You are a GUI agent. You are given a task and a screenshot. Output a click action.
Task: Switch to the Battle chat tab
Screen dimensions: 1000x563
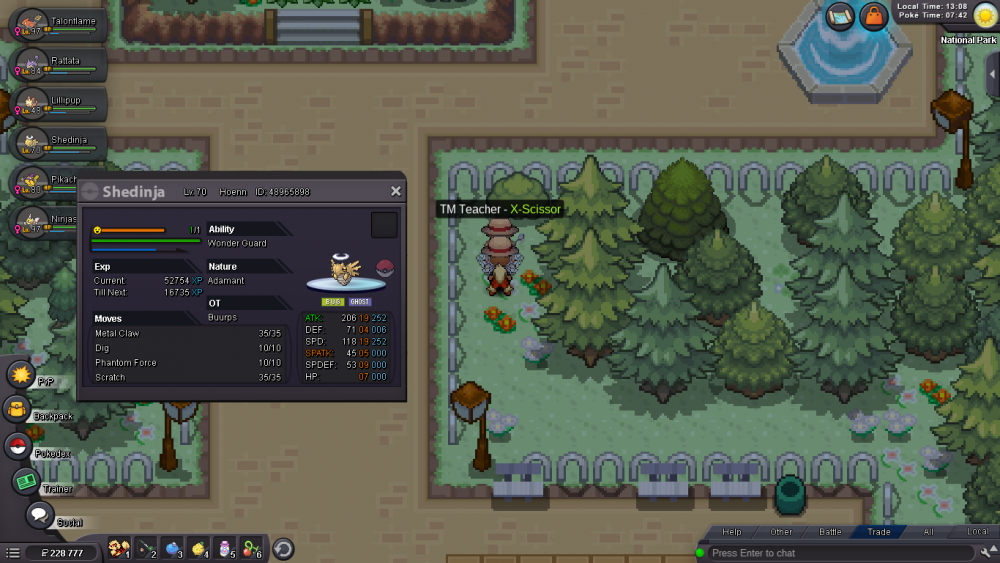tap(831, 532)
